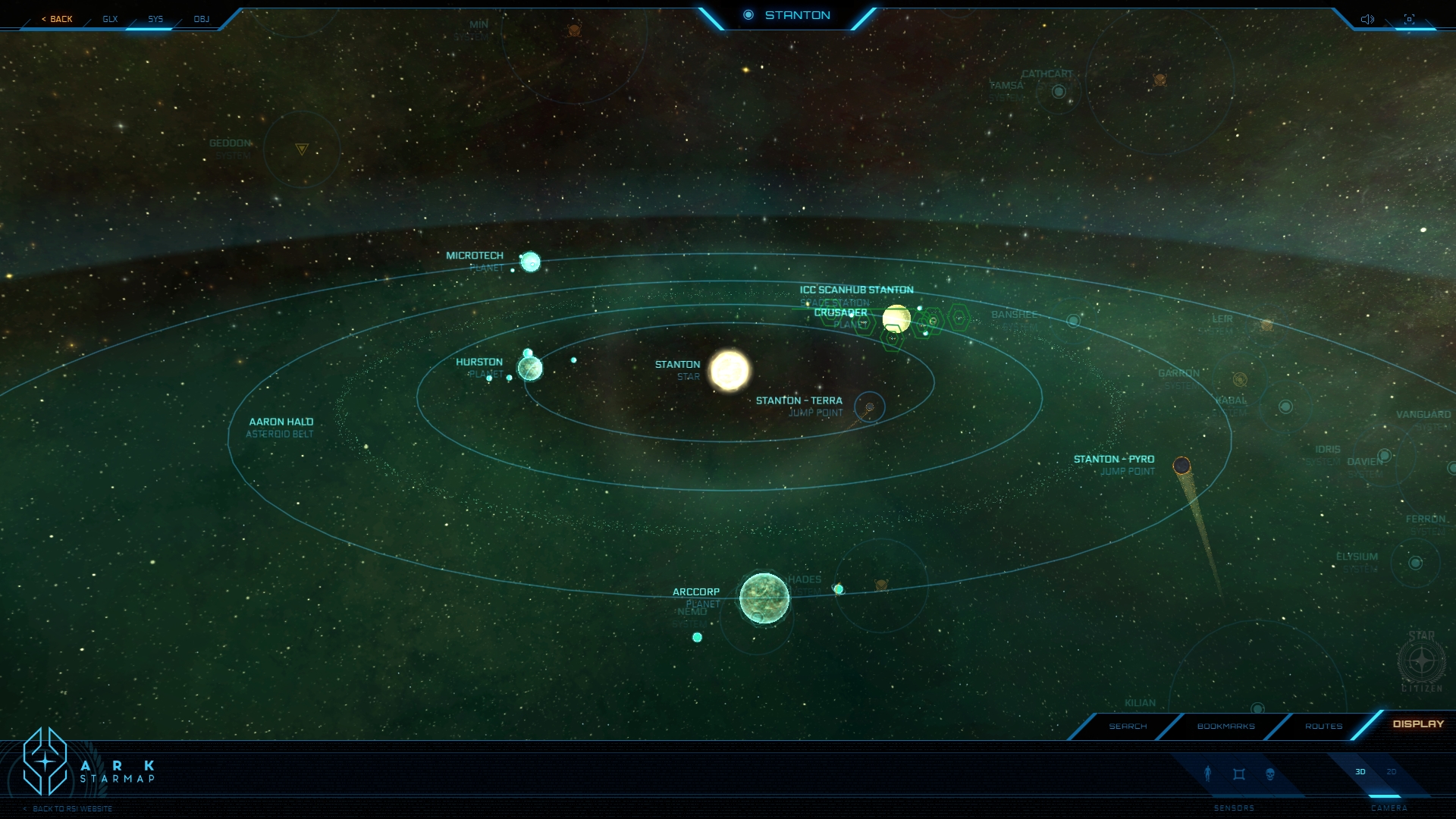The width and height of the screenshot is (1456, 819).
Task: Select the SYS system view tab
Action: pyautogui.click(x=155, y=19)
